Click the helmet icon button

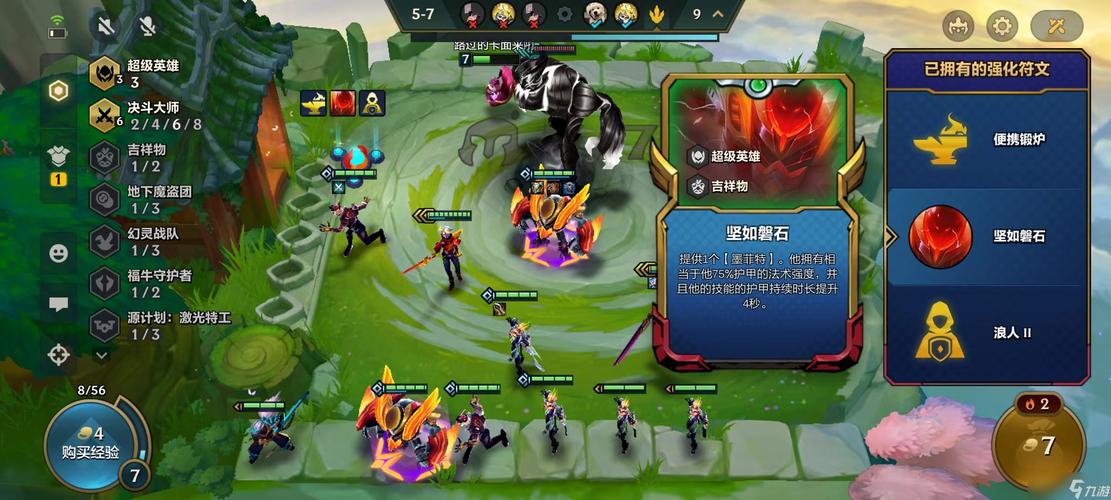(957, 25)
